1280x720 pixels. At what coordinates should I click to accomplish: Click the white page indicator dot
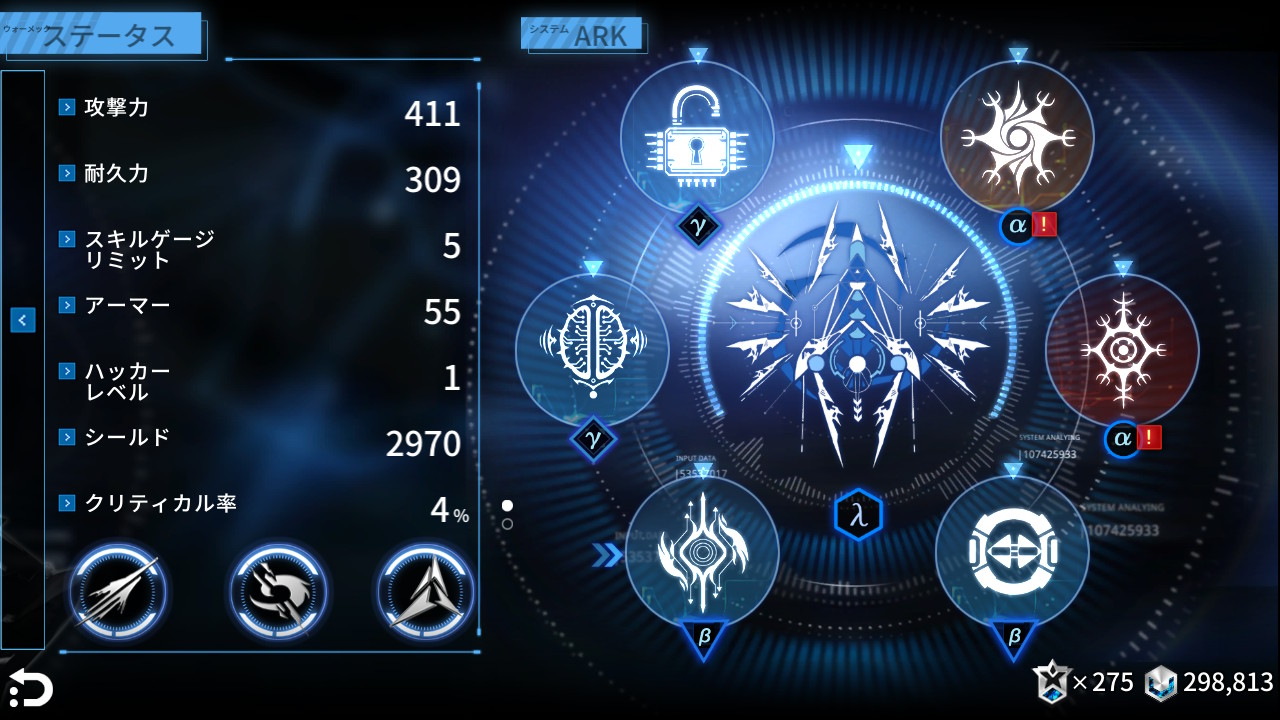coord(508,505)
